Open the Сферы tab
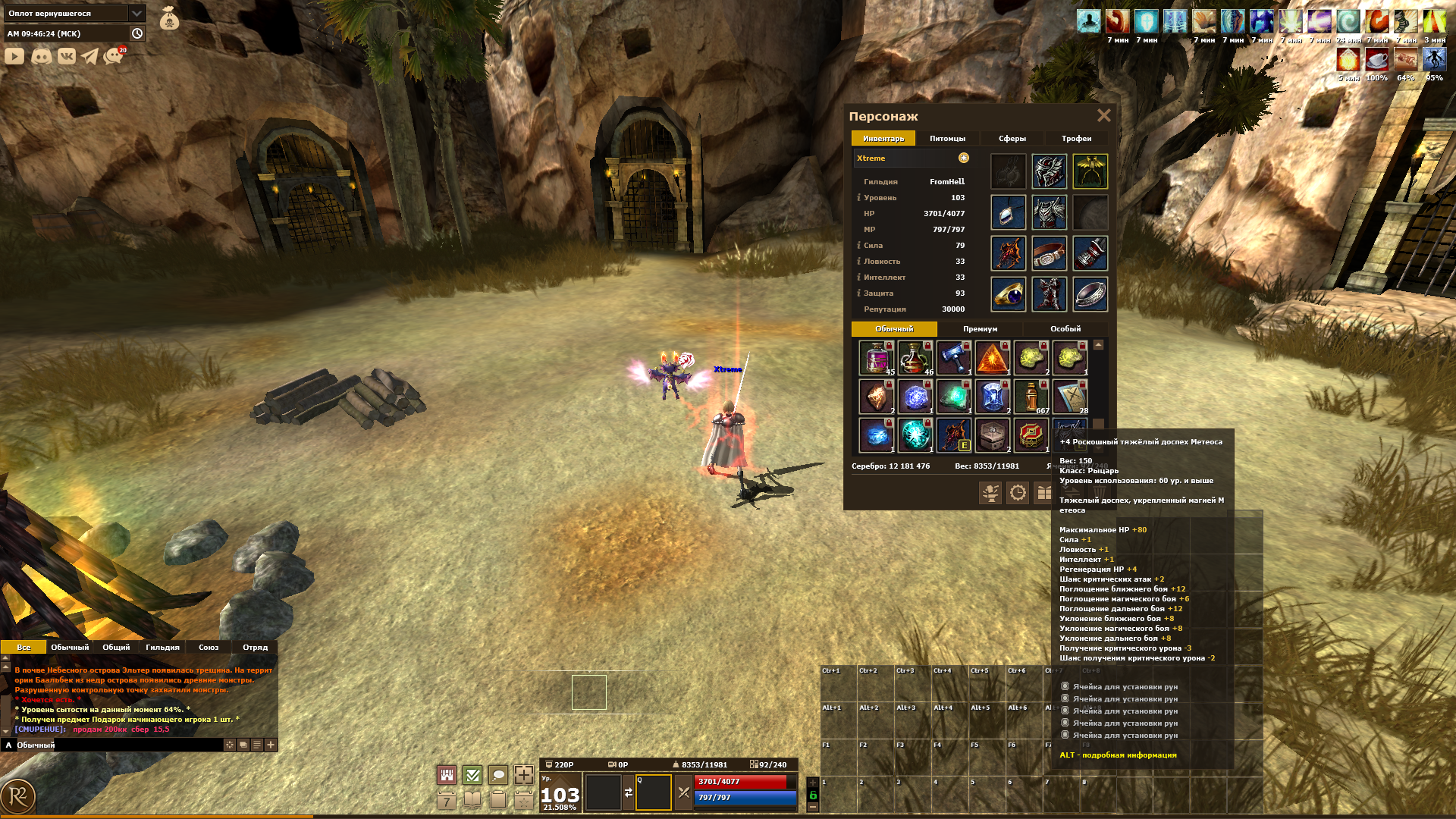 1012,139
